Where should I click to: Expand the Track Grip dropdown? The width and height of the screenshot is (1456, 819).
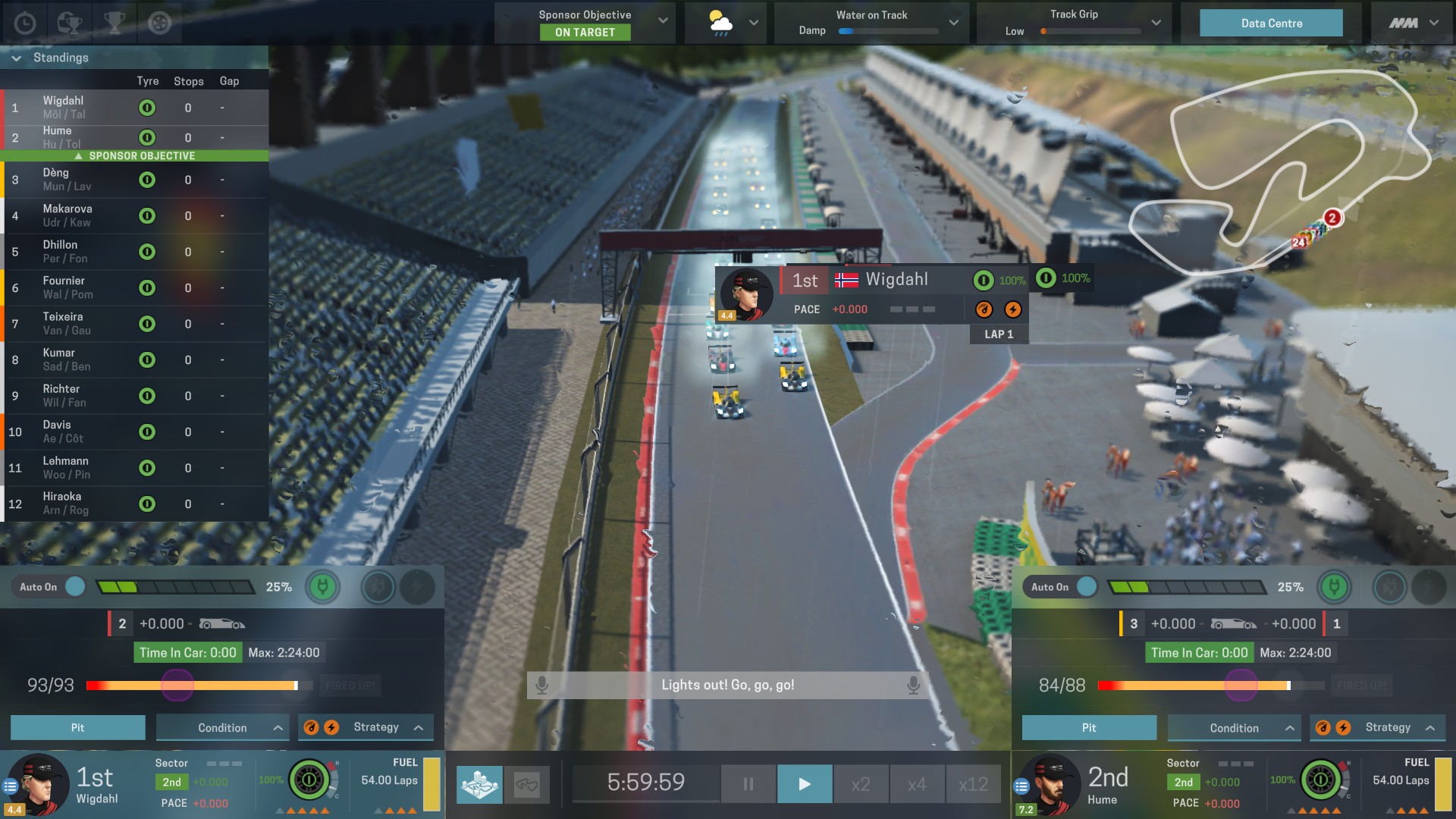click(1156, 23)
